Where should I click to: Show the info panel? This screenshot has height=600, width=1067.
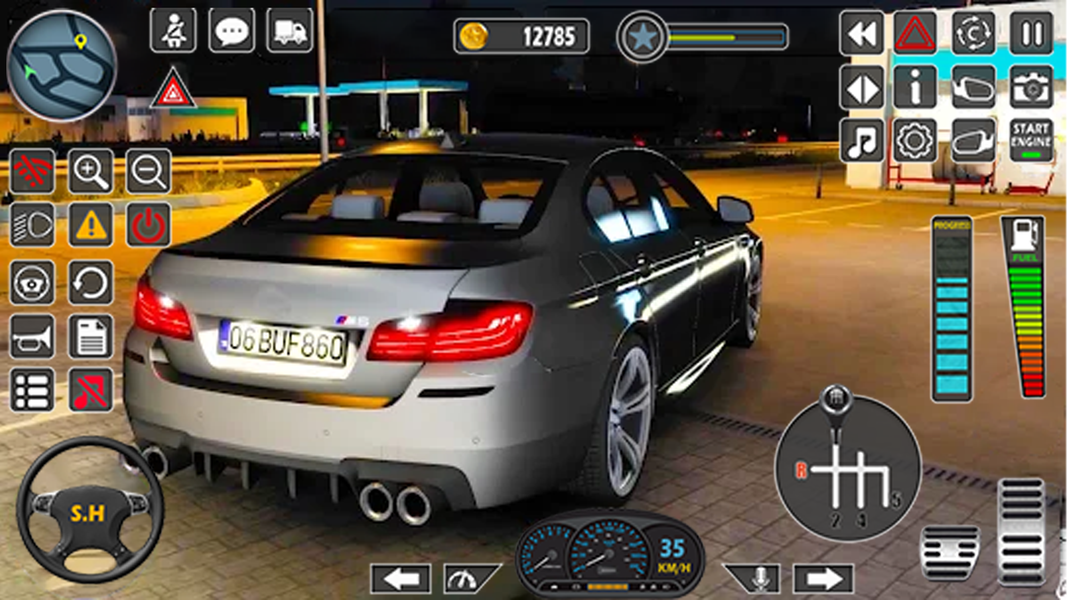pos(914,87)
